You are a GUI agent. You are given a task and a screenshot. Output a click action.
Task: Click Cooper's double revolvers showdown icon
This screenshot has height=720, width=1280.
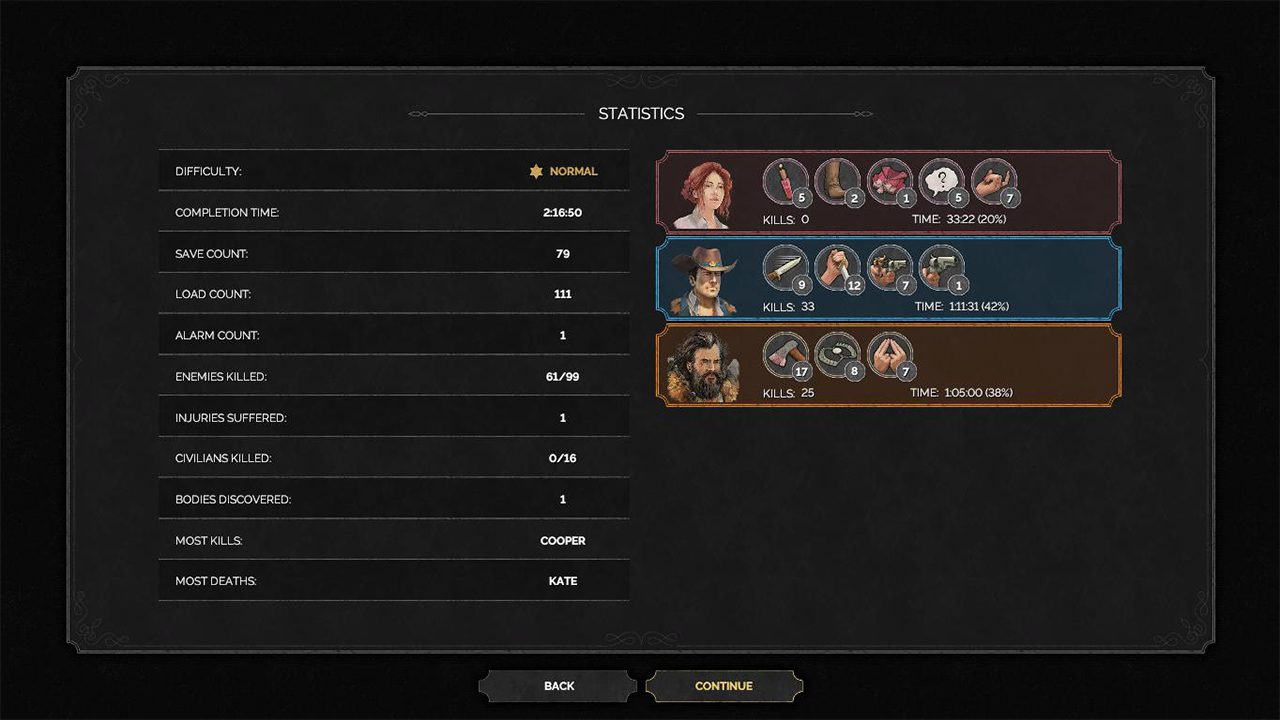coord(889,268)
